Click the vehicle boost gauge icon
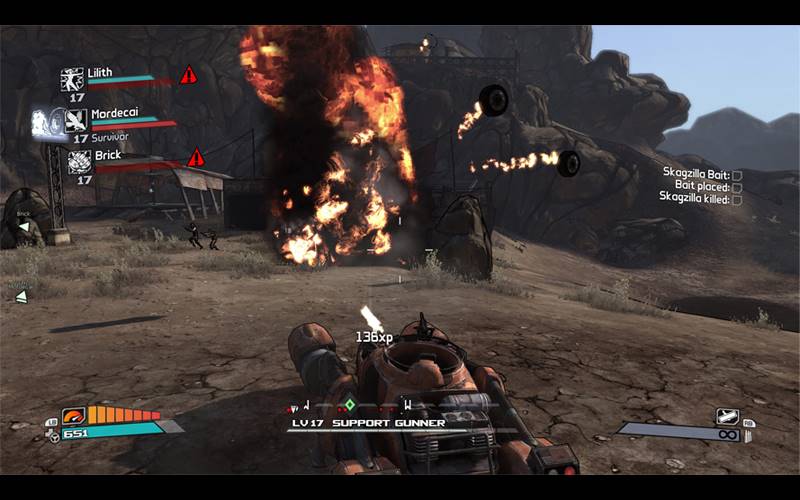Image resolution: width=800 pixels, height=500 pixels. click(x=73, y=415)
